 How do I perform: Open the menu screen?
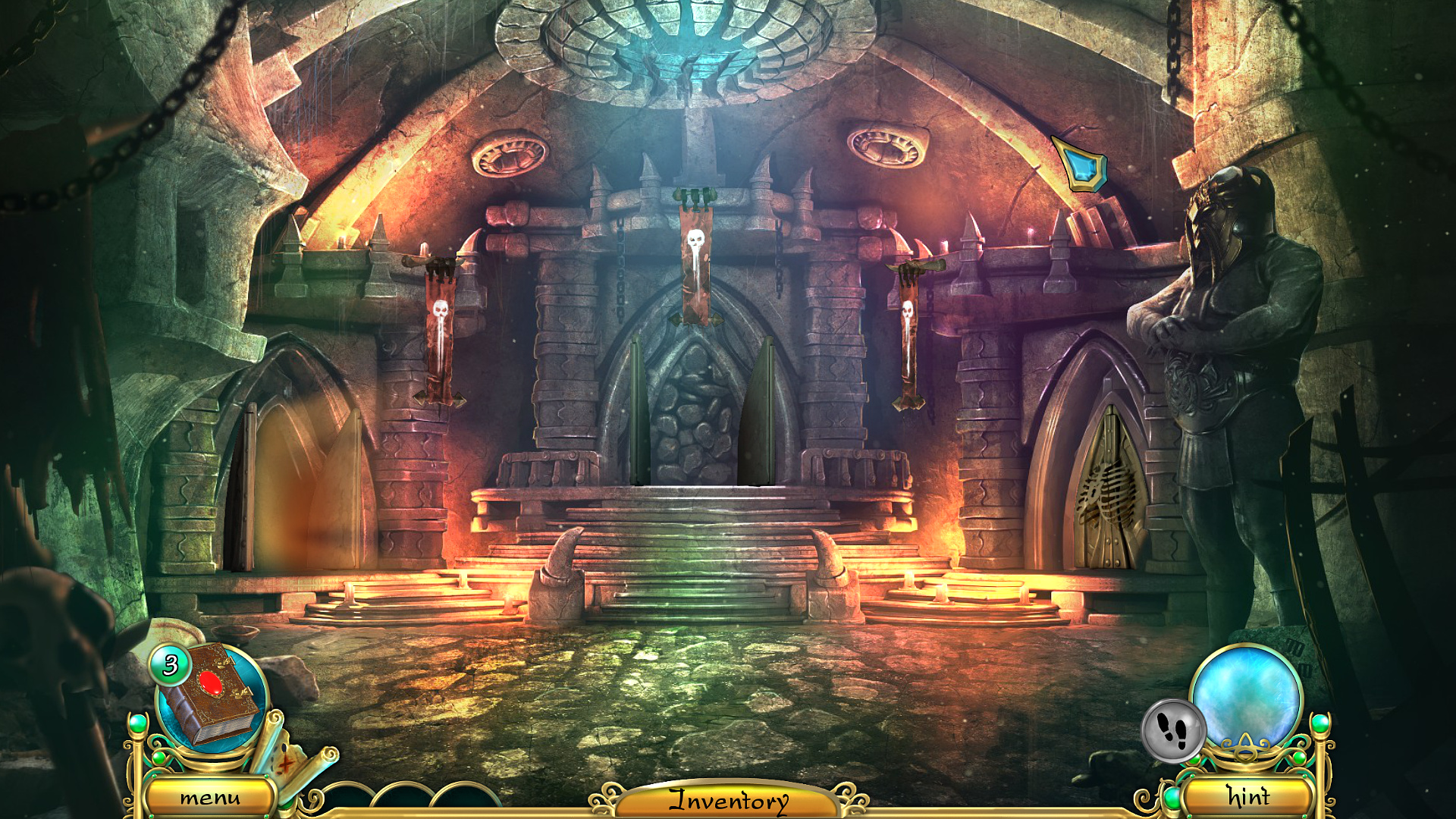pos(211,797)
